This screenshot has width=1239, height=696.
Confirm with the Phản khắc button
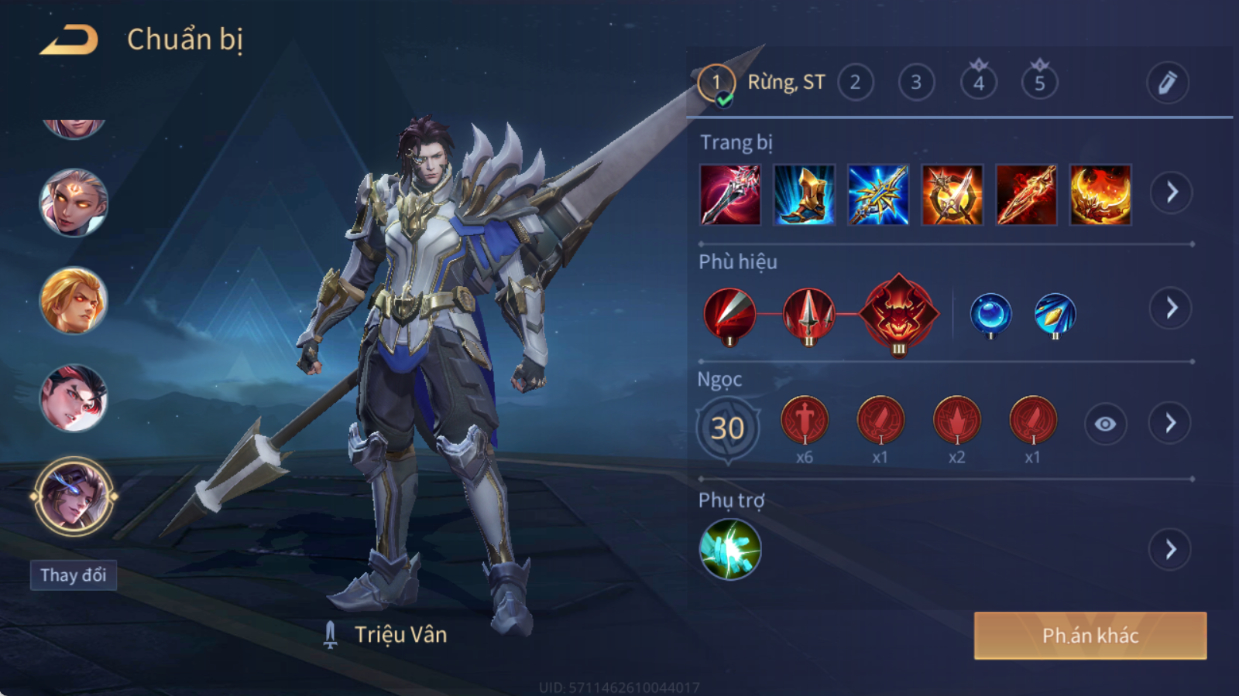click(x=1090, y=636)
